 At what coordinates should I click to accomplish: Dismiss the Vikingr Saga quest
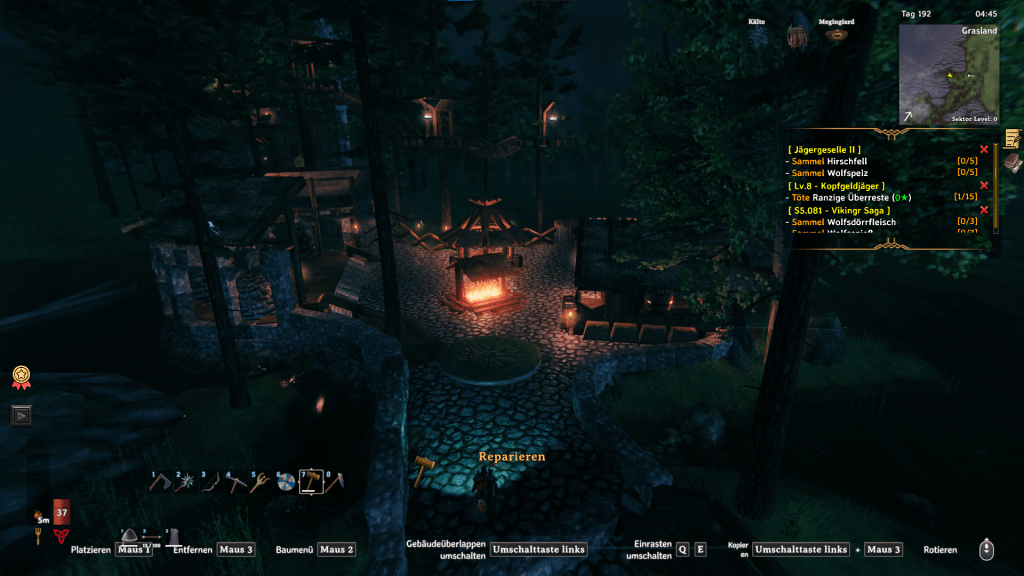point(984,210)
